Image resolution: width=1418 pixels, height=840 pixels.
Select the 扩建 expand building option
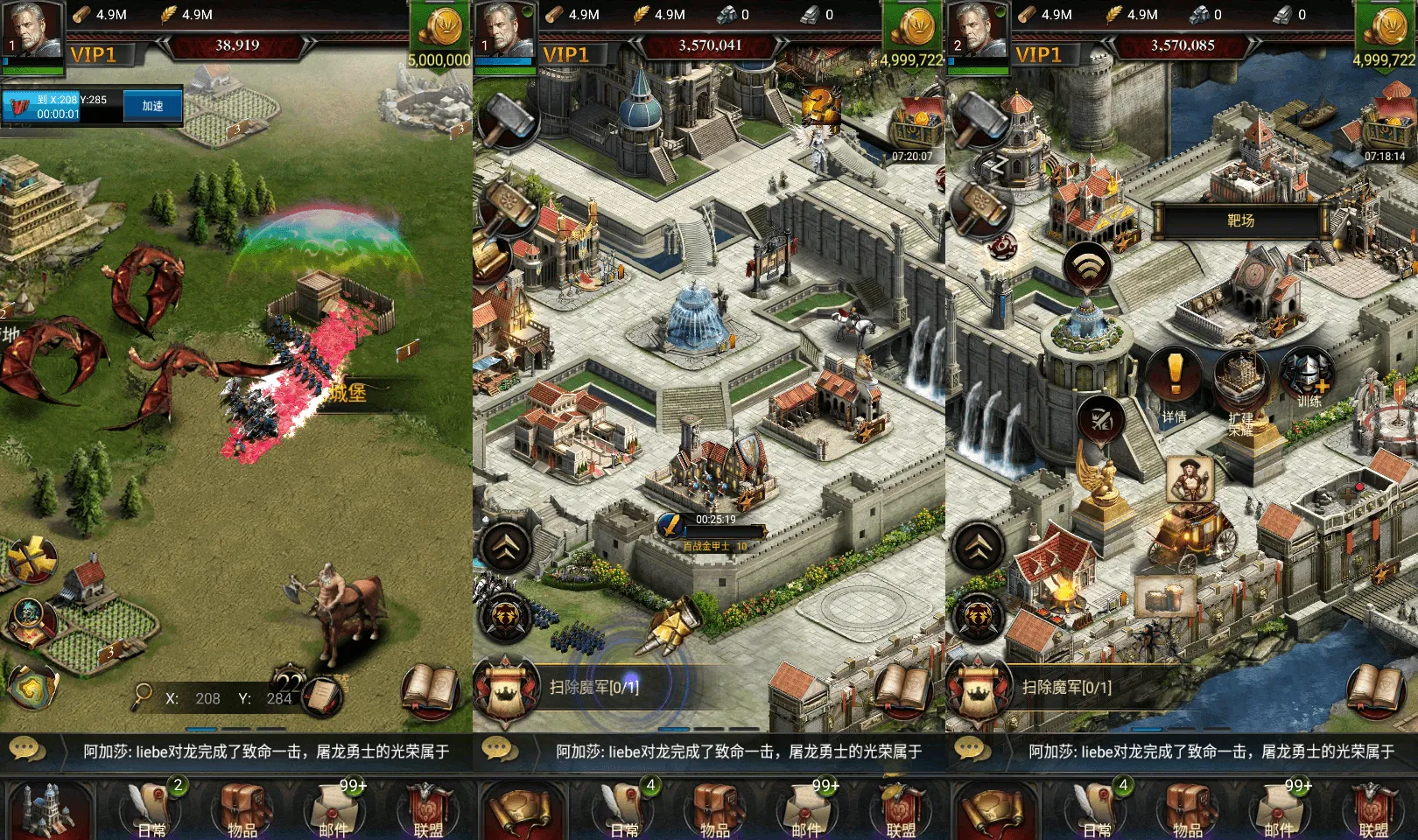[1240, 383]
